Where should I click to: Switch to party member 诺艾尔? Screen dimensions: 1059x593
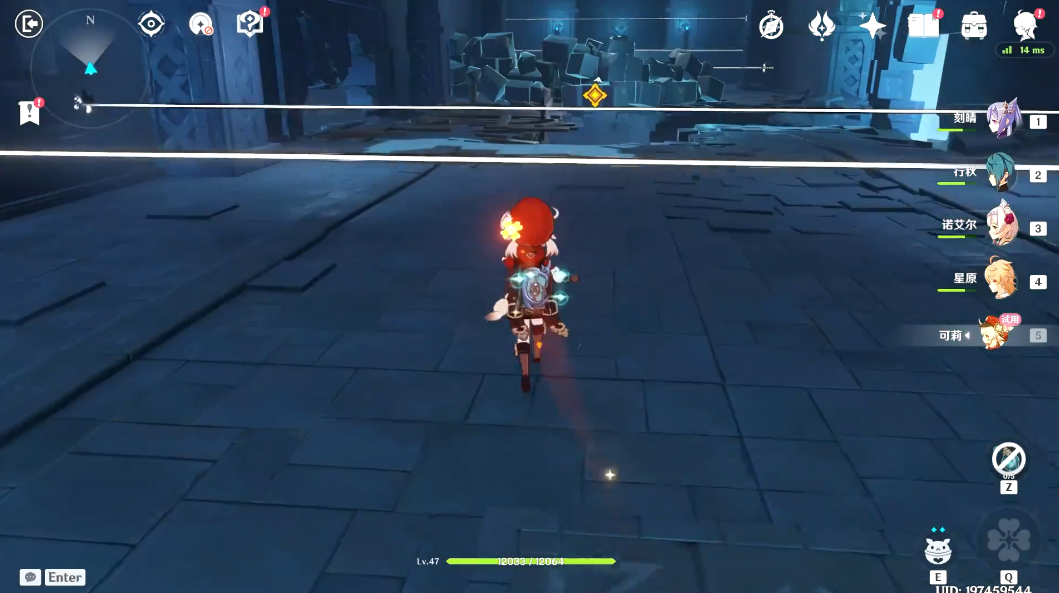point(1000,226)
